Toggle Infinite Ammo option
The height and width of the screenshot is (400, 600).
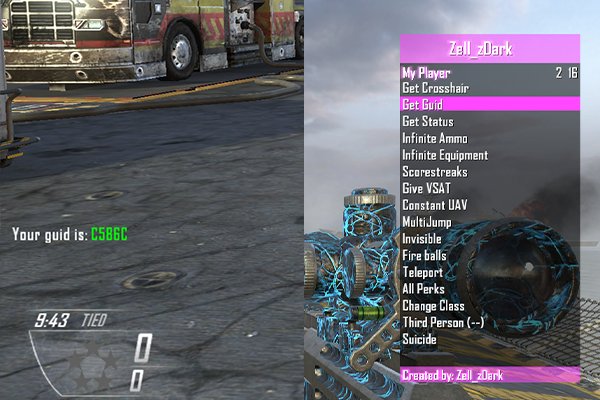(438, 138)
